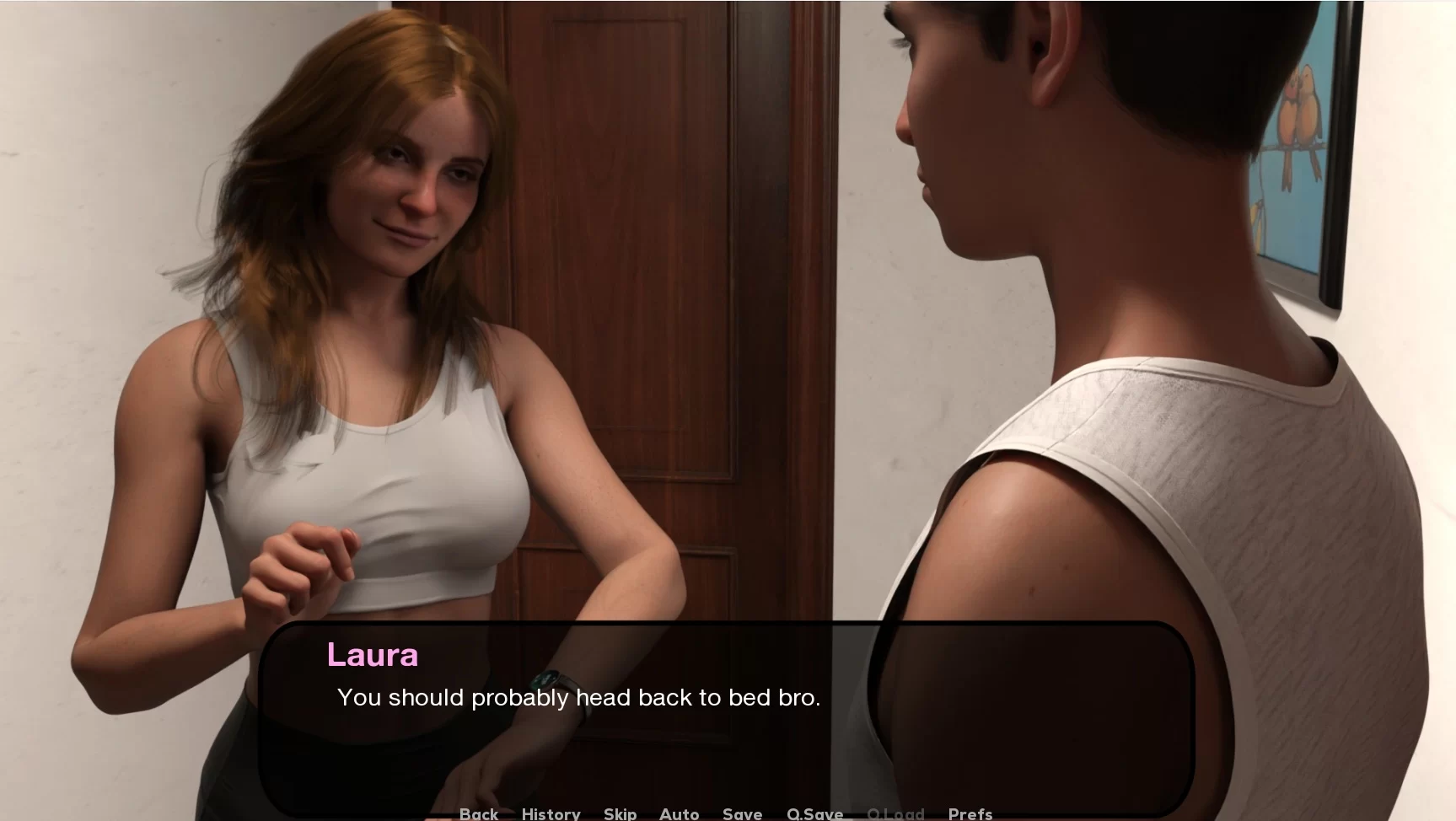Screen dimensions: 1456x821
Task: Enable Auto-advance for dialogue
Action: [x=679, y=813]
